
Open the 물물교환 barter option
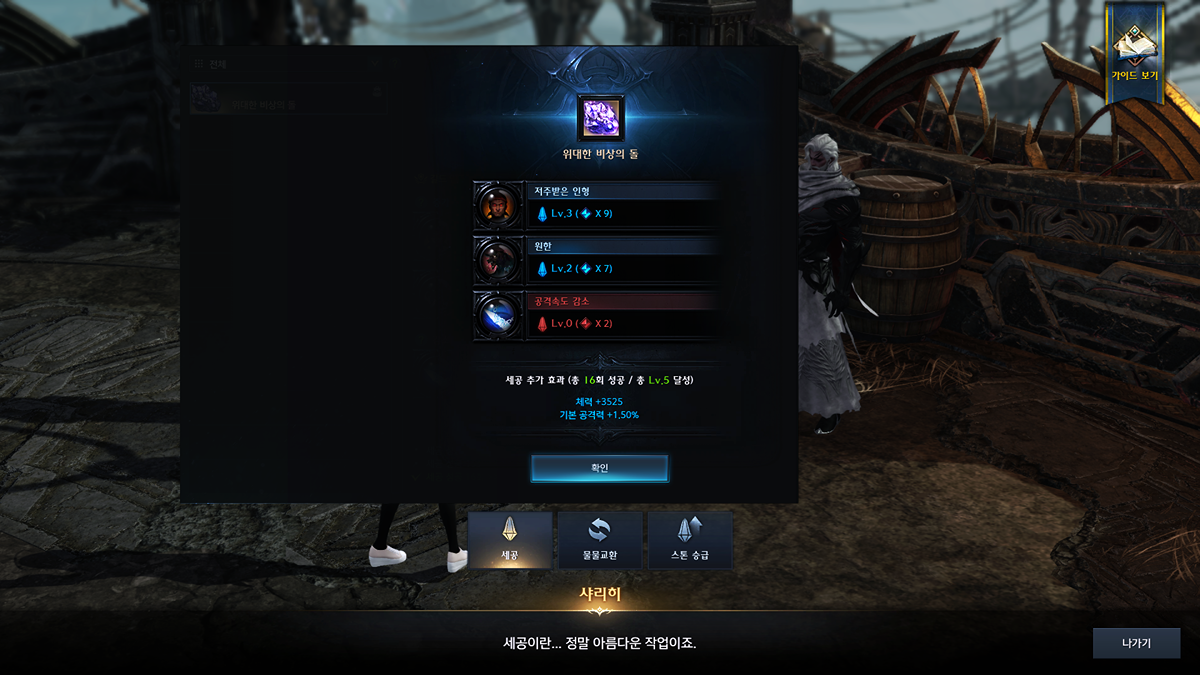pyautogui.click(x=600, y=540)
